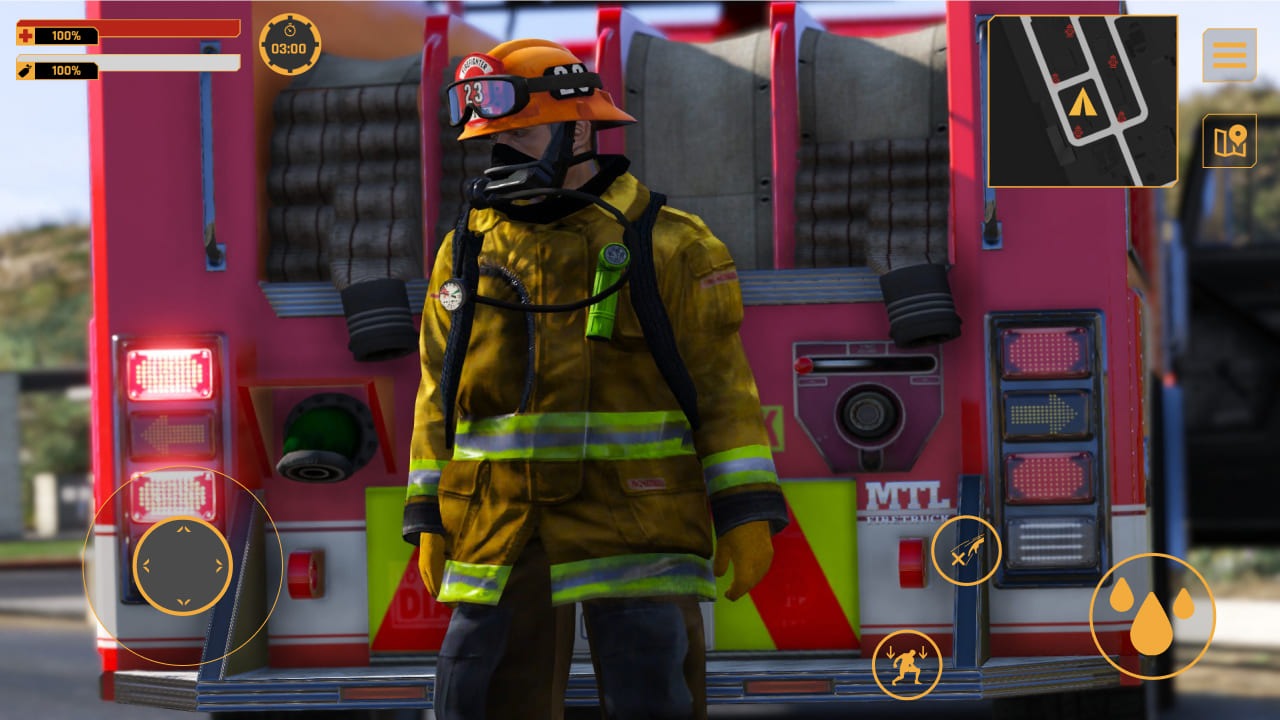The height and width of the screenshot is (720, 1280).
Task: Click the yellow player arrow on the minimap
Action: (x=1082, y=103)
